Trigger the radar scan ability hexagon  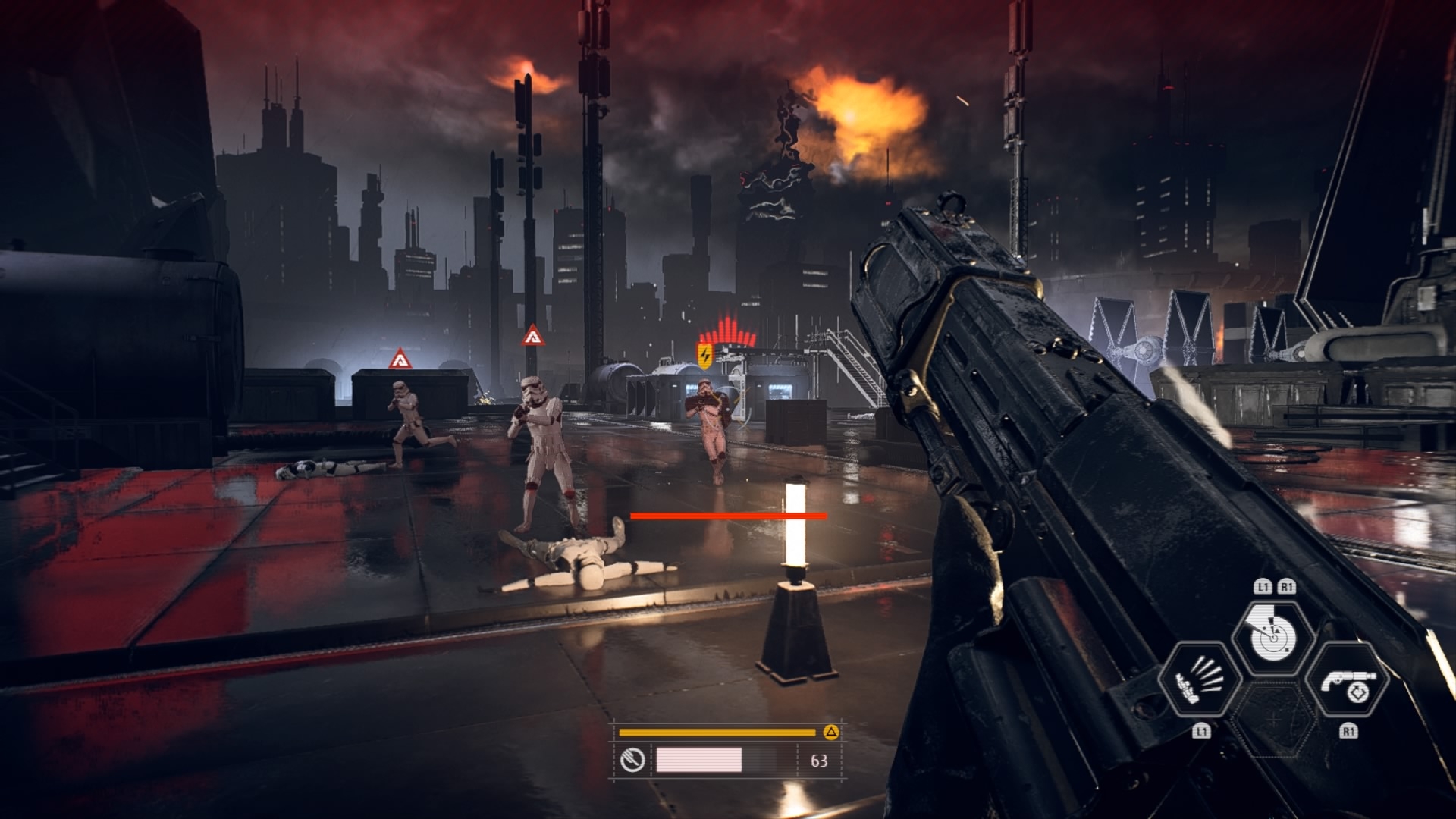coord(1274,635)
